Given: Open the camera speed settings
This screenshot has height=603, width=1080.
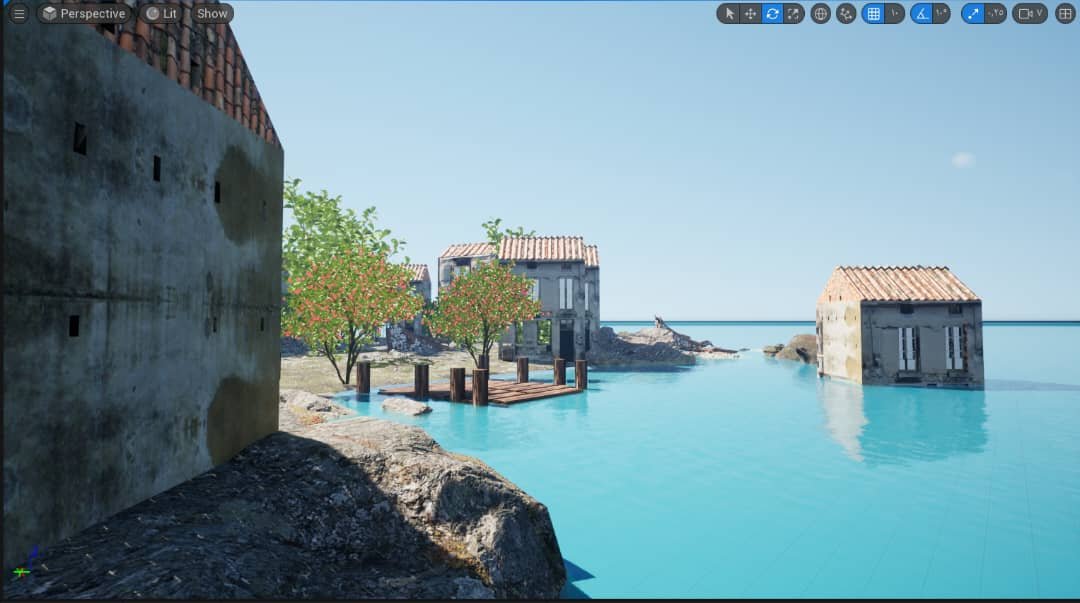Looking at the screenshot, I should pyautogui.click(x=1029, y=14).
